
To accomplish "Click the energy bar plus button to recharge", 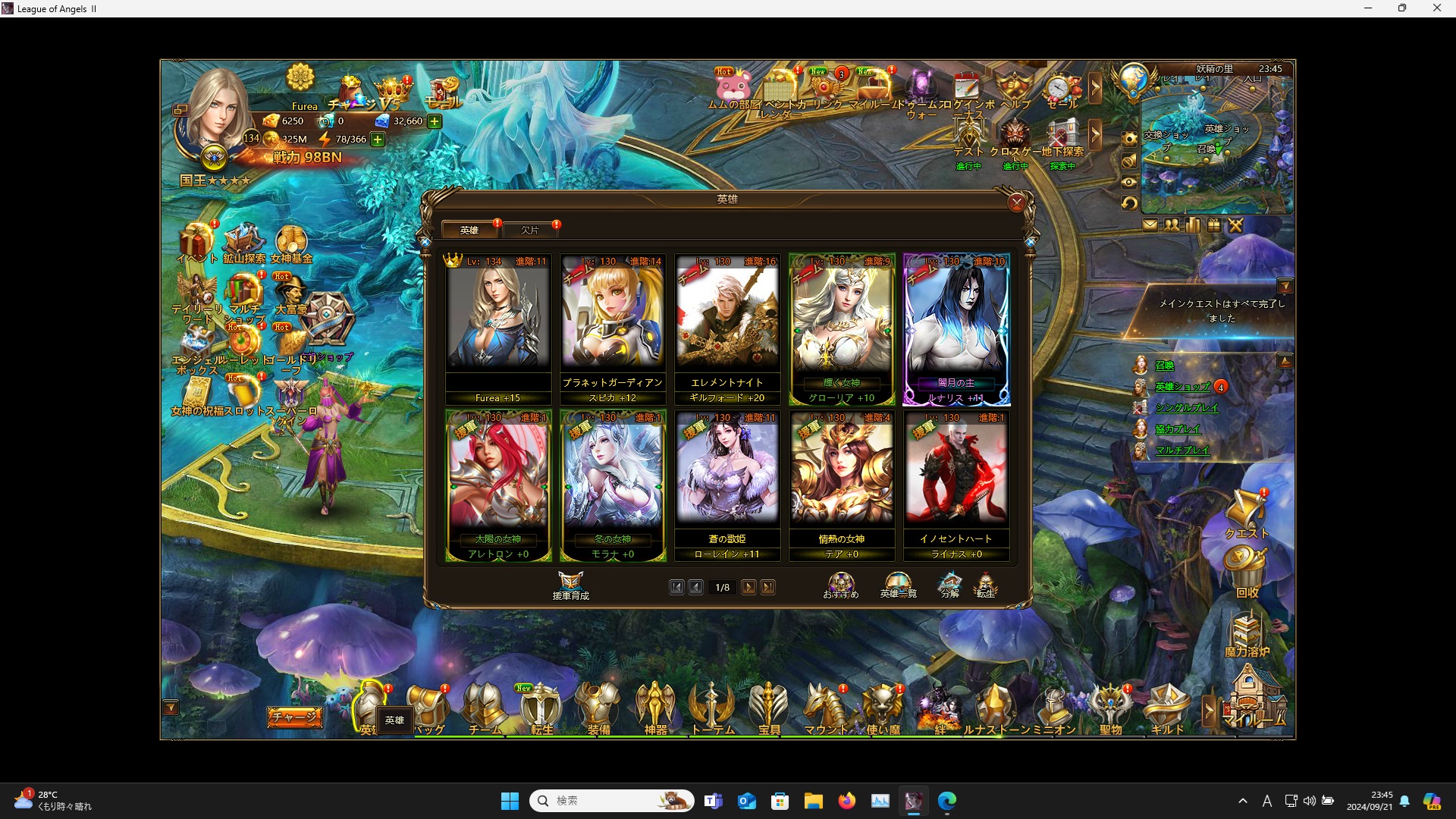I will [377, 140].
